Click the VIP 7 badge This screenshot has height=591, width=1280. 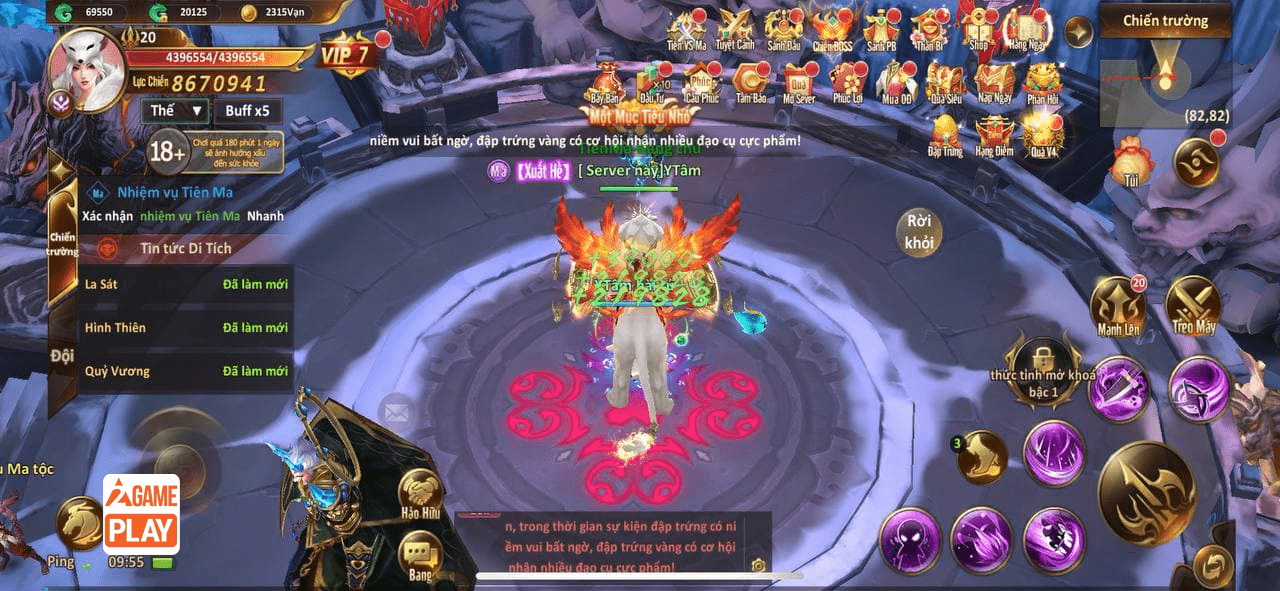pyautogui.click(x=346, y=54)
